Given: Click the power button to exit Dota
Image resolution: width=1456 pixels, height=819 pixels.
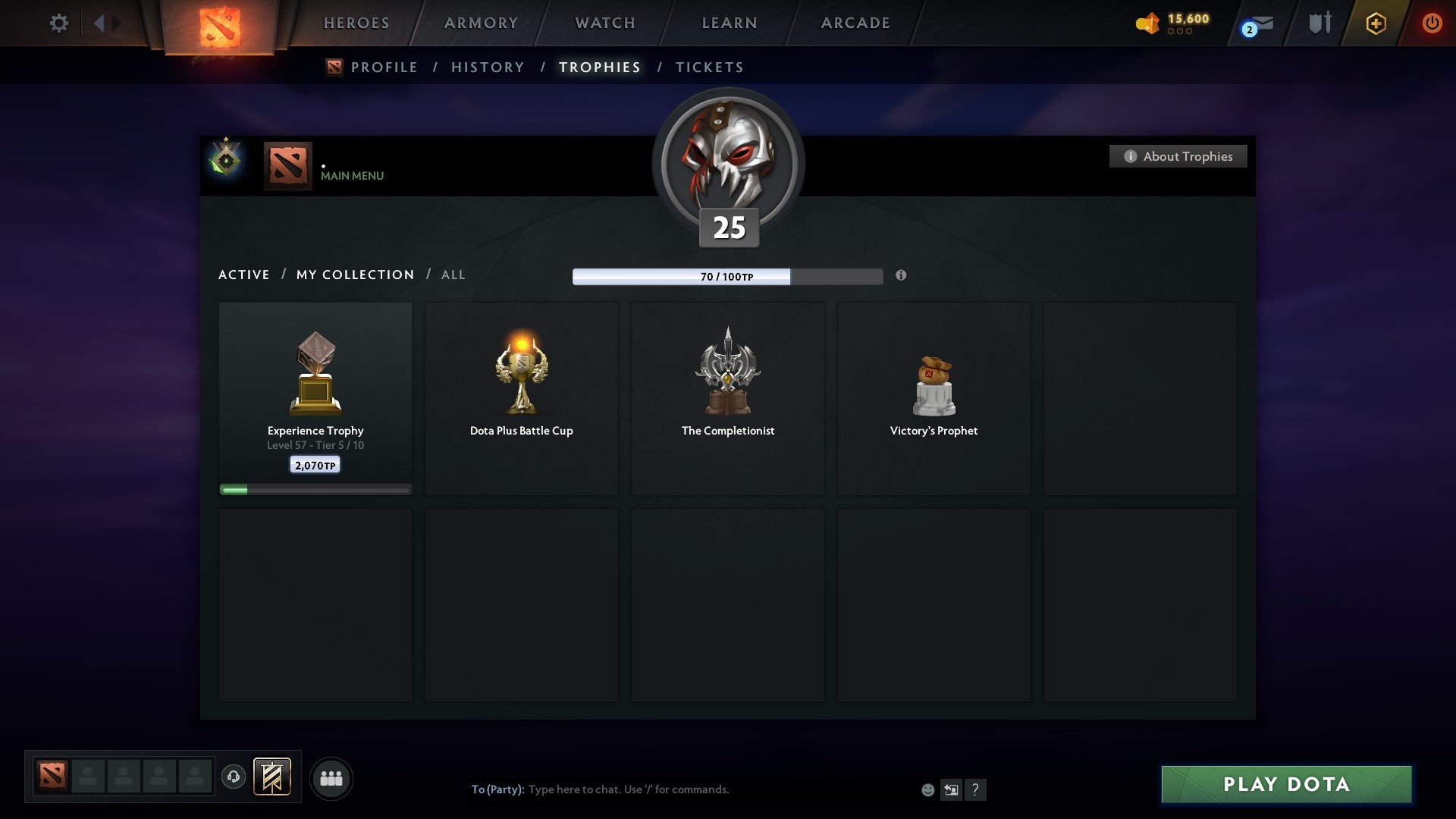Looking at the screenshot, I should click(1432, 23).
